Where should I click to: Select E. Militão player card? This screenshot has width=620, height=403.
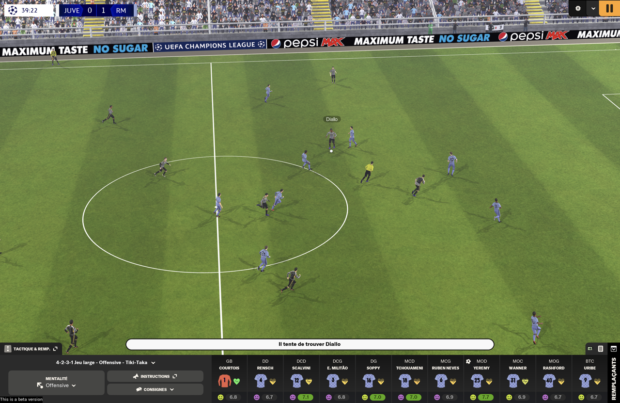(337, 380)
